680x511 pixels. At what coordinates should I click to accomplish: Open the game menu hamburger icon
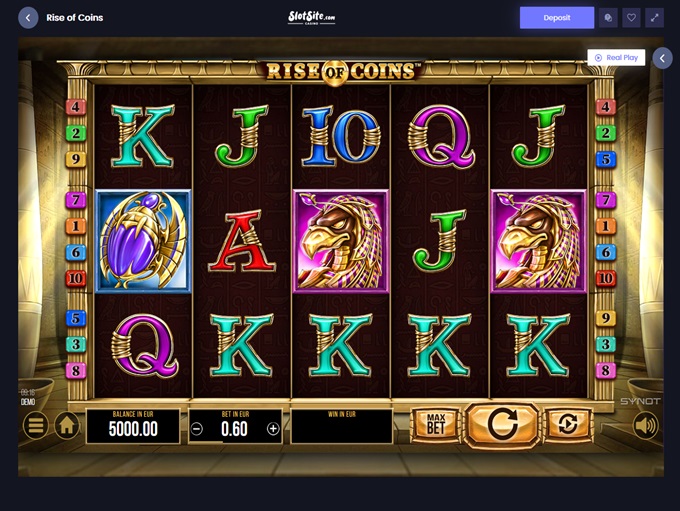pyautogui.click(x=35, y=426)
